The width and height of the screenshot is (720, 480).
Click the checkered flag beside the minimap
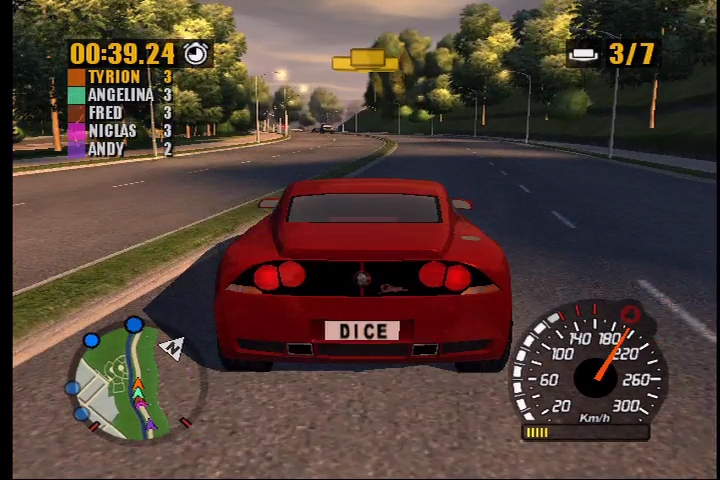pyautogui.click(x=172, y=347)
